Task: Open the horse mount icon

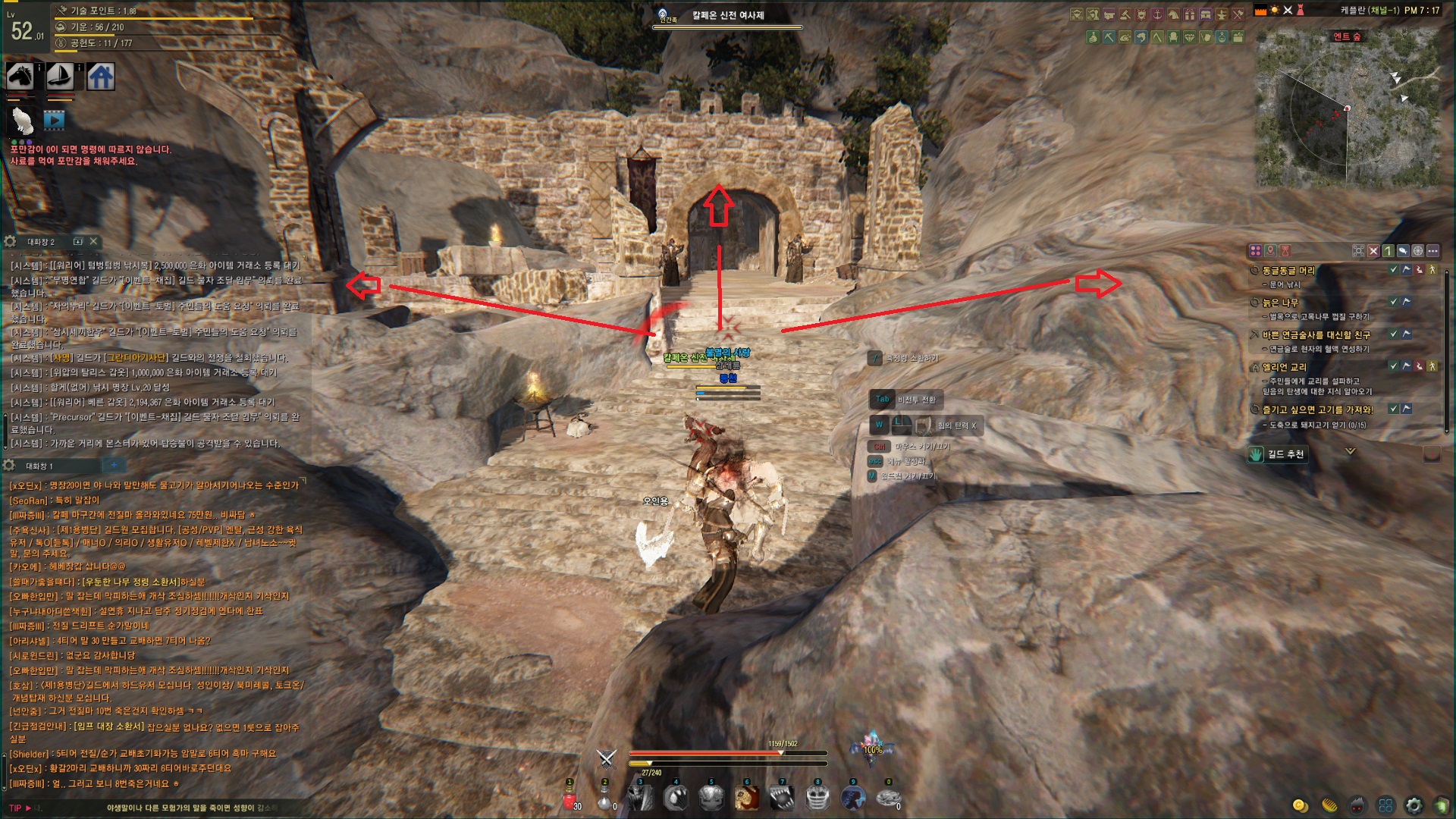Action: [x=20, y=76]
